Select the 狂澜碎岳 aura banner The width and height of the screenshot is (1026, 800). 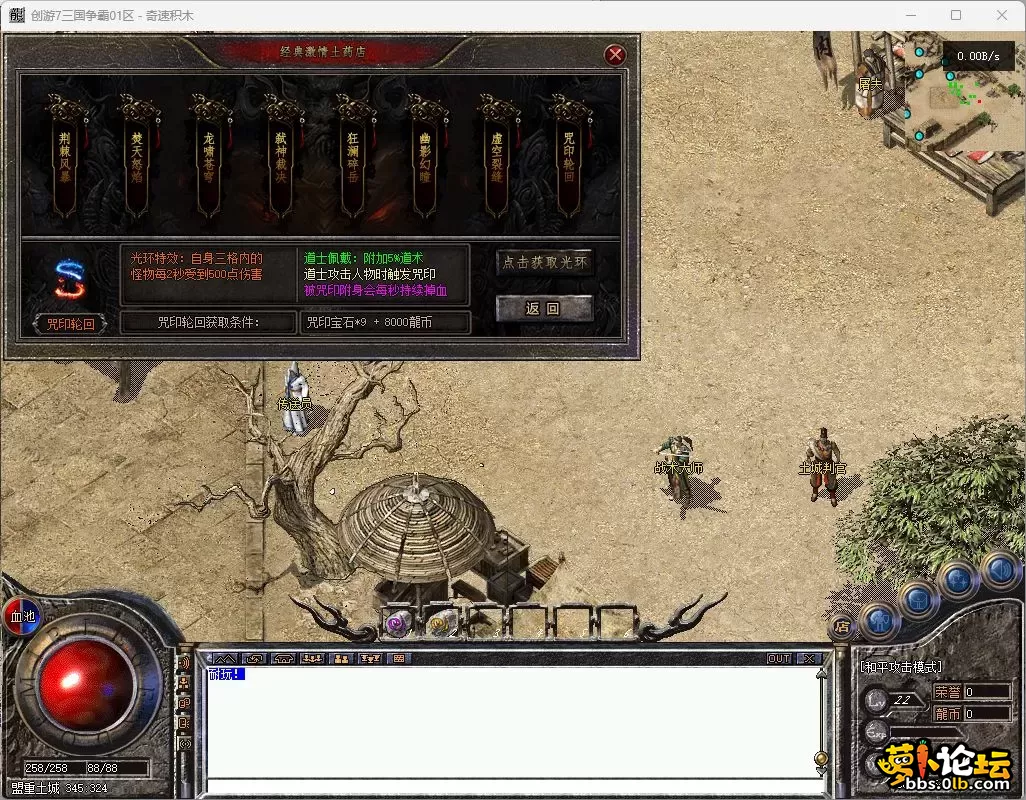(x=353, y=160)
